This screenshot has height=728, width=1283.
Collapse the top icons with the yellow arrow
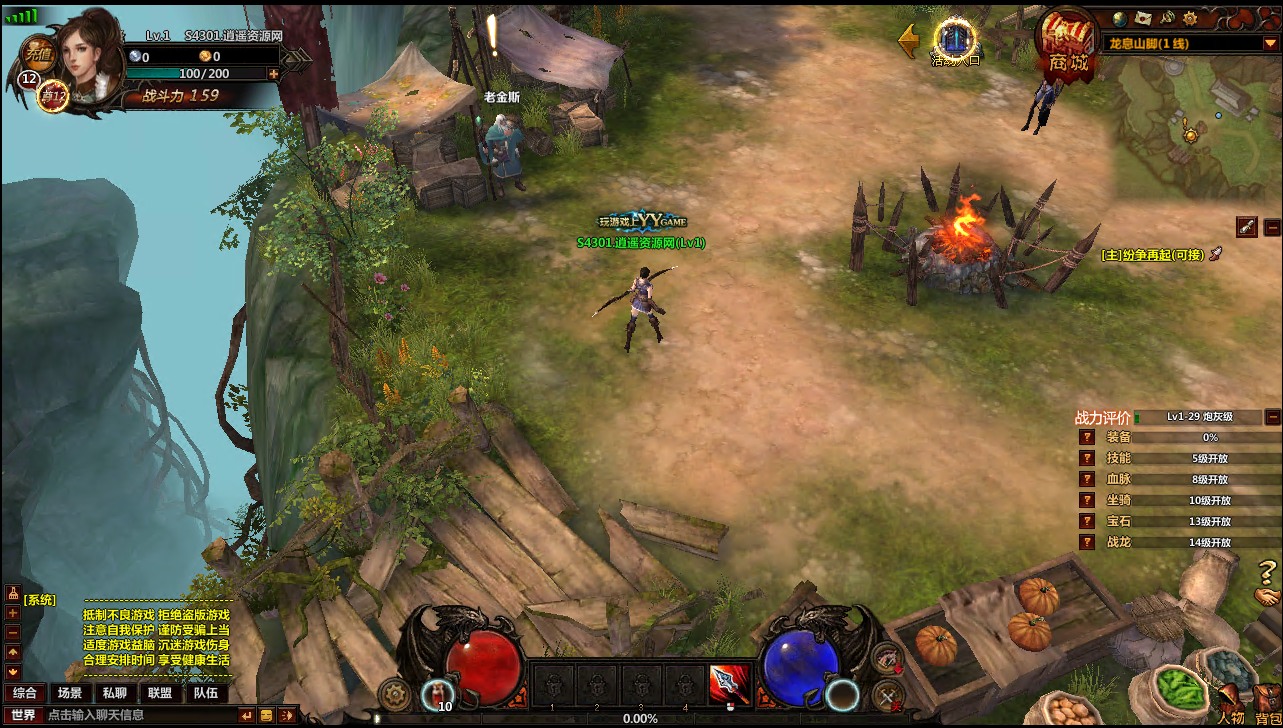(x=909, y=41)
